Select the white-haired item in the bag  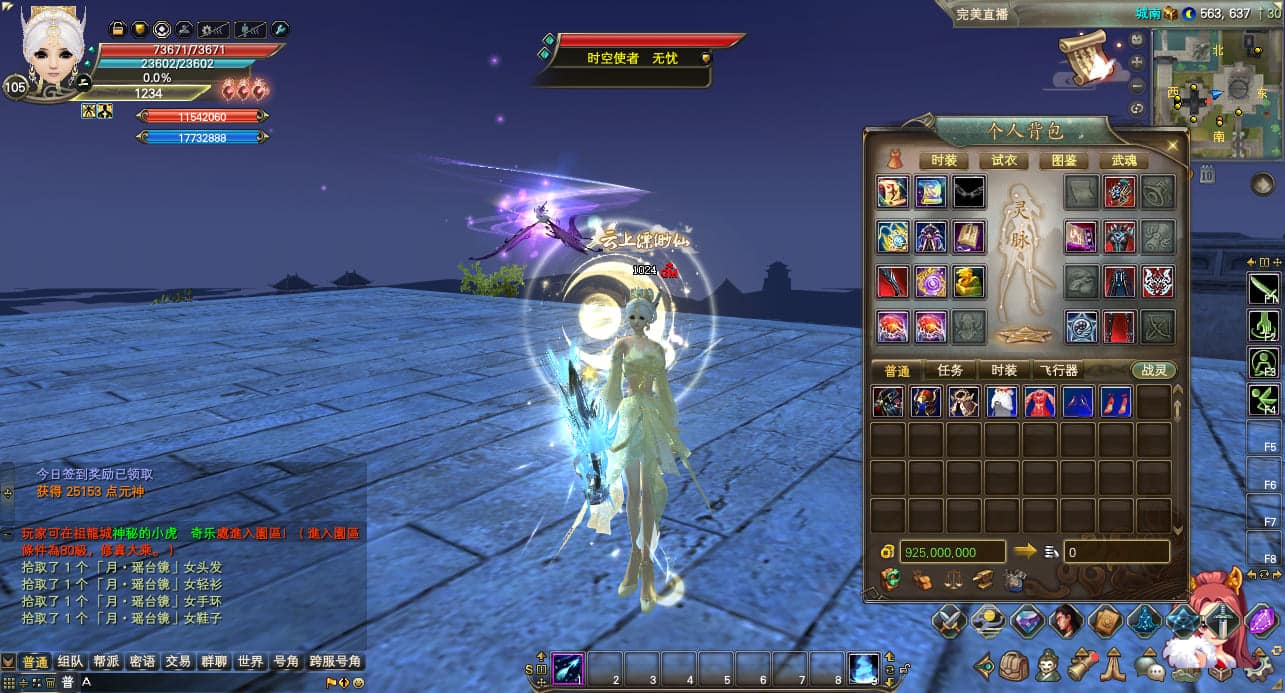coord(1002,402)
